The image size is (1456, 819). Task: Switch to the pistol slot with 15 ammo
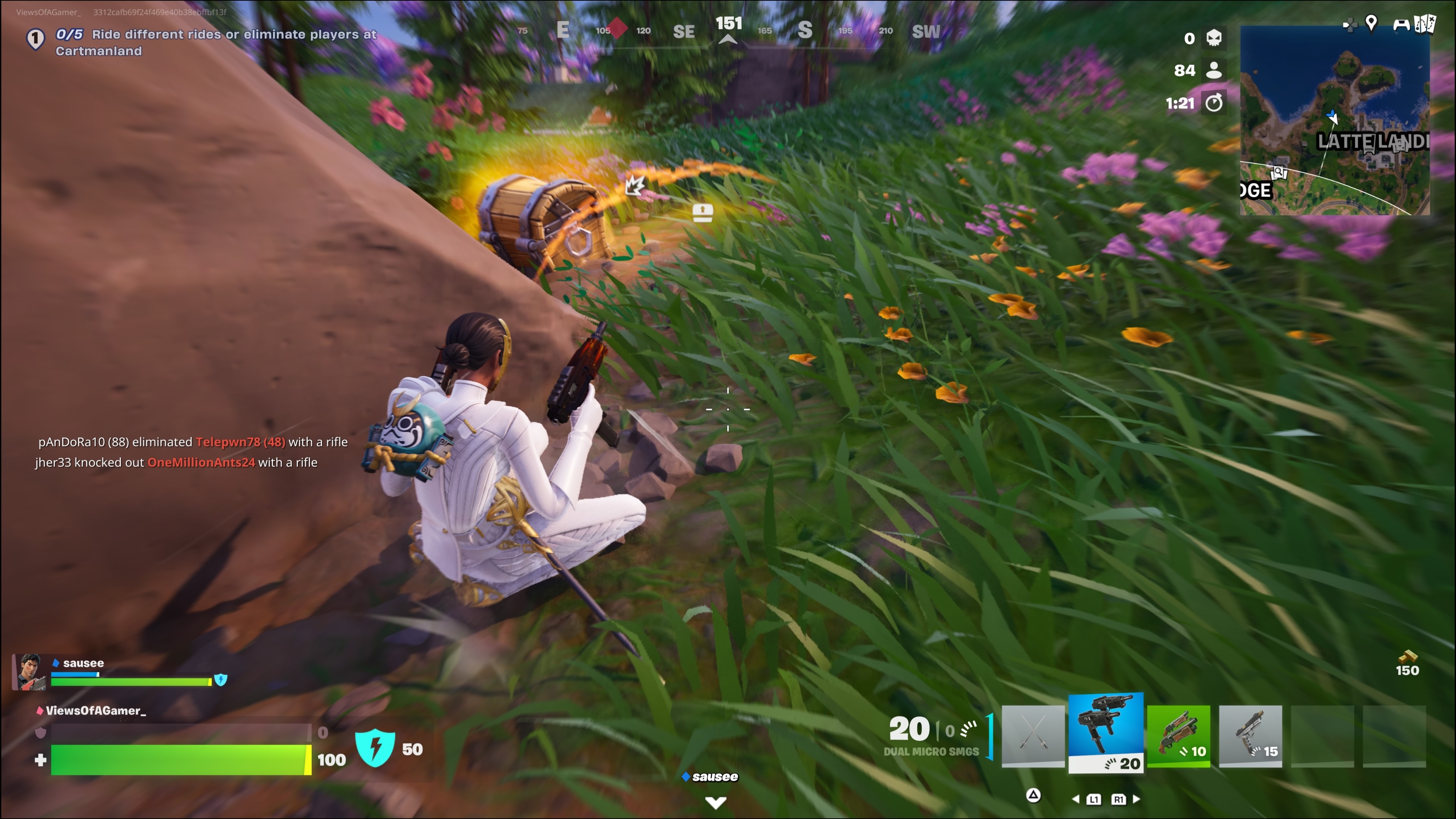(1250, 735)
